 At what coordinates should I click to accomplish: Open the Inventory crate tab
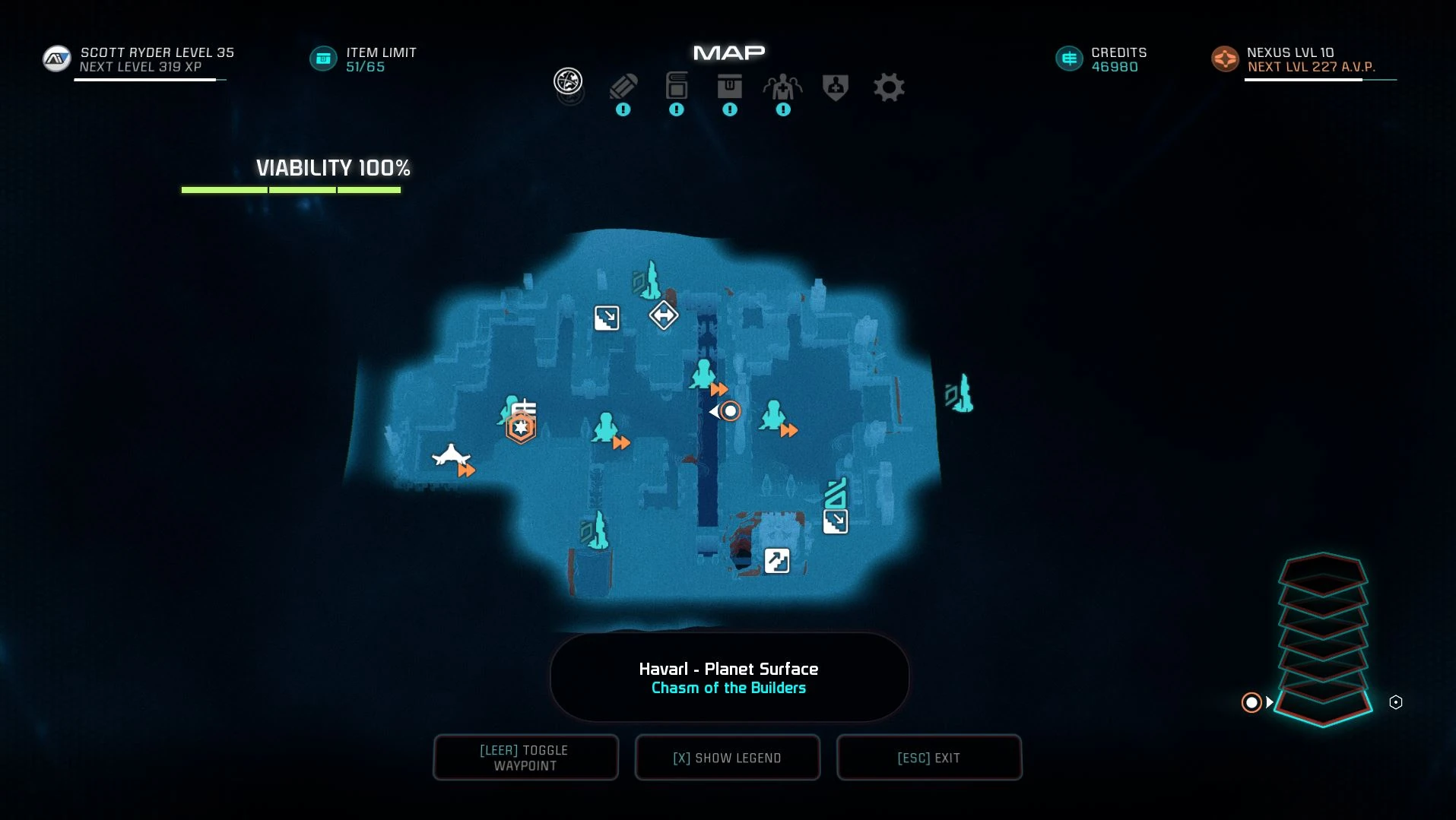click(x=730, y=87)
